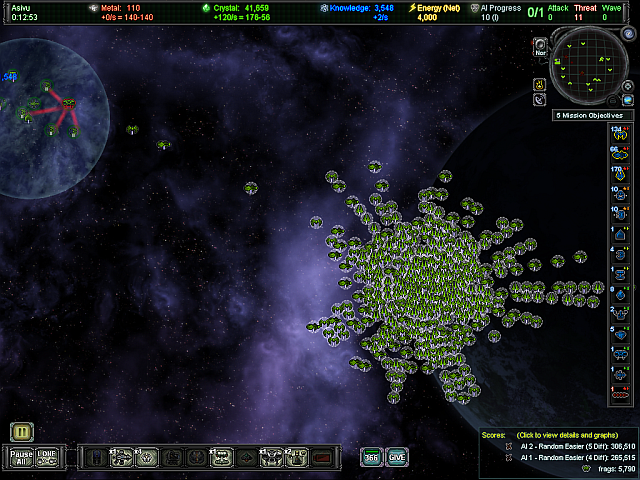640x480 pixels.
Task: Click the planet icon beside the minimap
Action: pos(628,100)
